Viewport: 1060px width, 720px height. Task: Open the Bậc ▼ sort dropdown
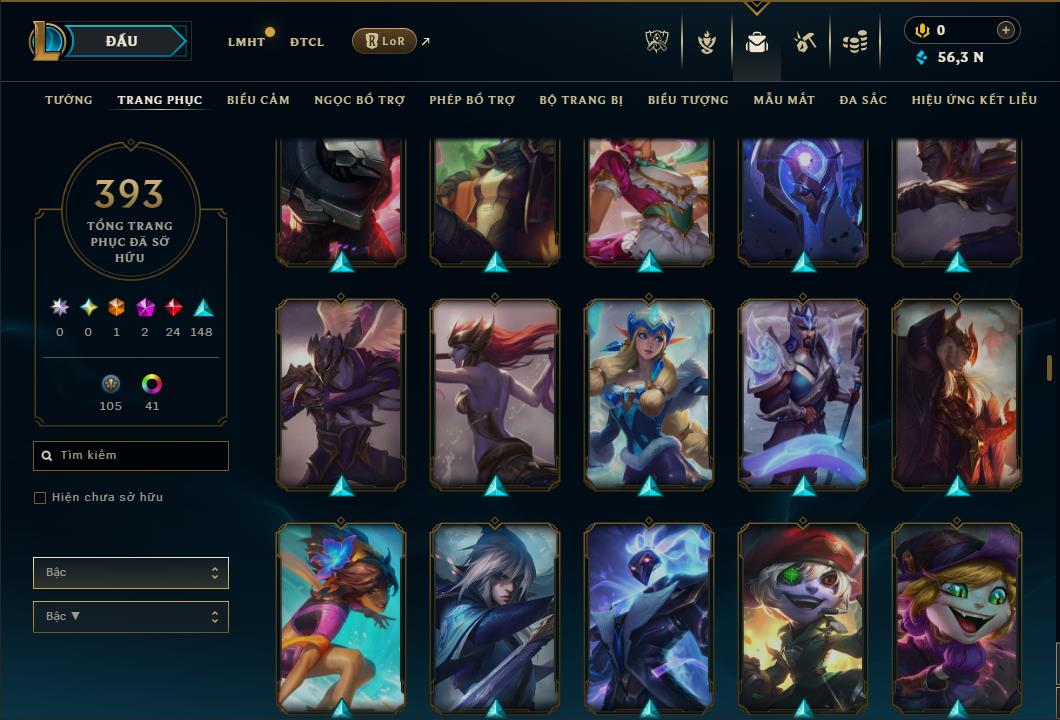pyautogui.click(x=131, y=617)
